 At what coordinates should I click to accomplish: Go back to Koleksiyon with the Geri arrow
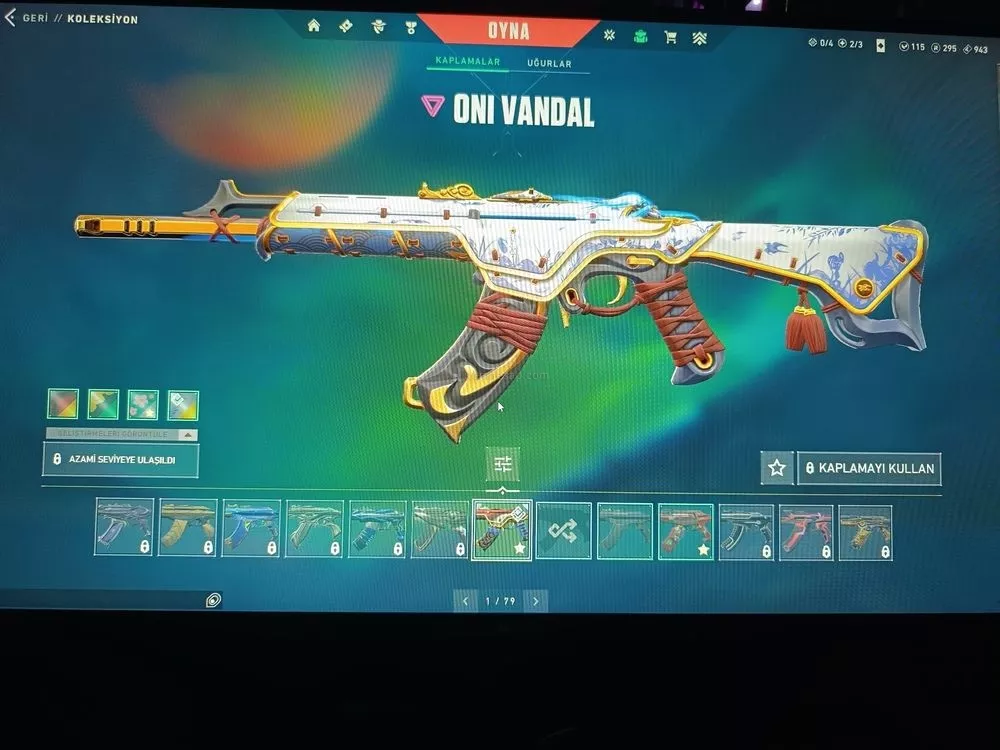point(11,18)
